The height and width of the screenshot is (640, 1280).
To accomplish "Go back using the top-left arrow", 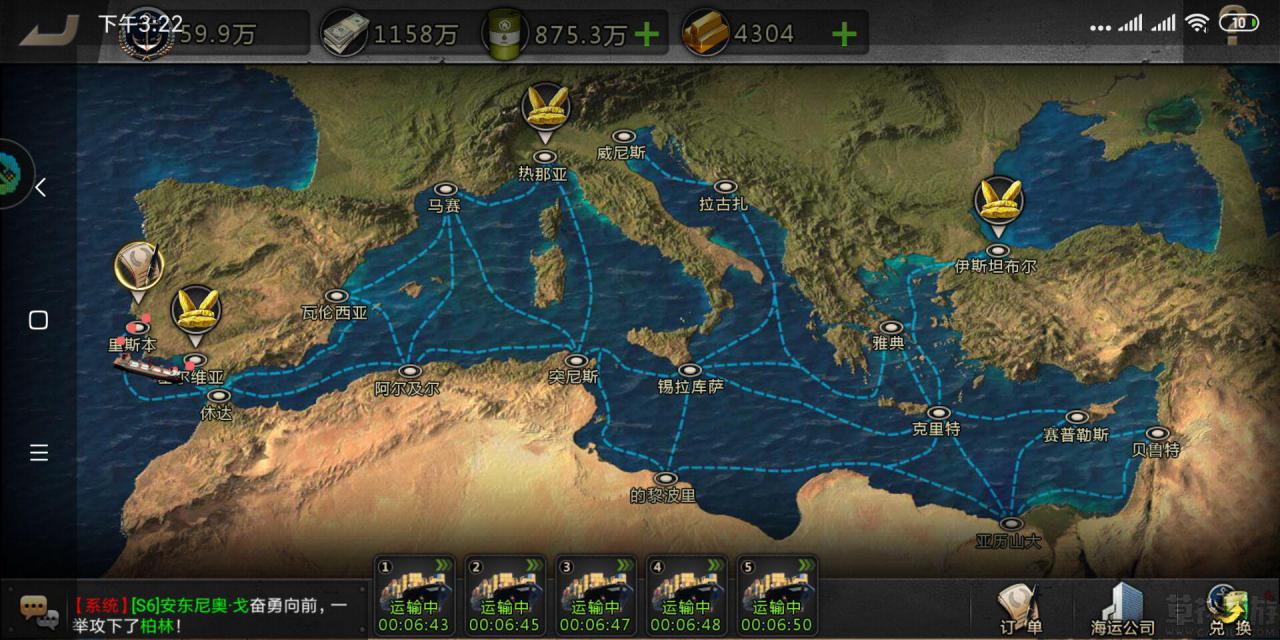I will click(x=50, y=30).
